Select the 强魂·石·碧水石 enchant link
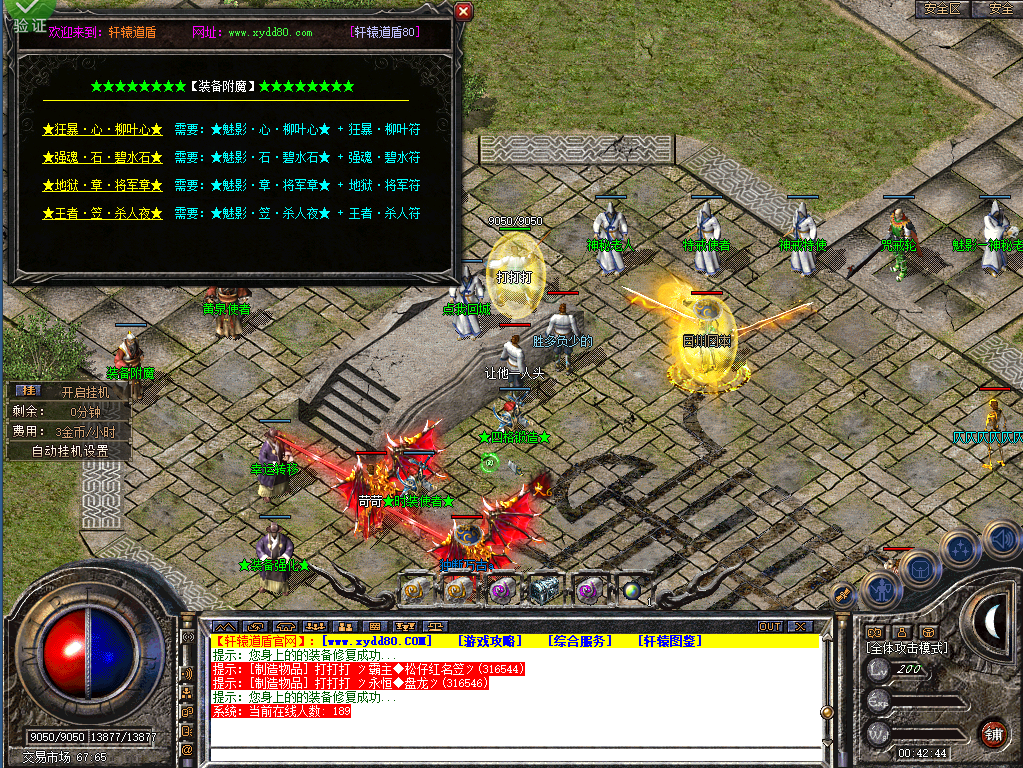Screen dimensions: 1023x768 point(102,158)
